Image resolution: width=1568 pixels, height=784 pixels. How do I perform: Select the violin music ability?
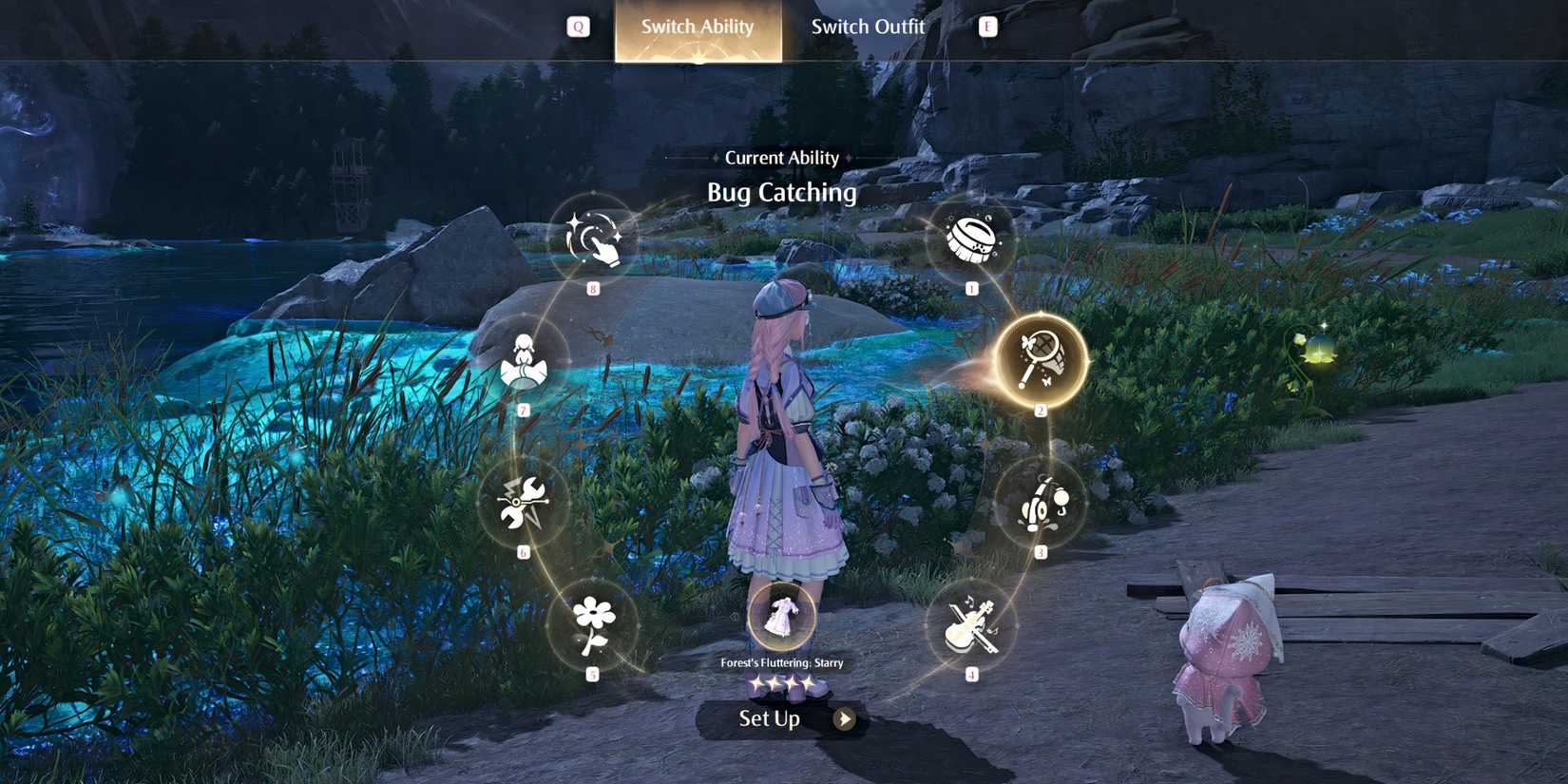pyautogui.click(x=970, y=627)
